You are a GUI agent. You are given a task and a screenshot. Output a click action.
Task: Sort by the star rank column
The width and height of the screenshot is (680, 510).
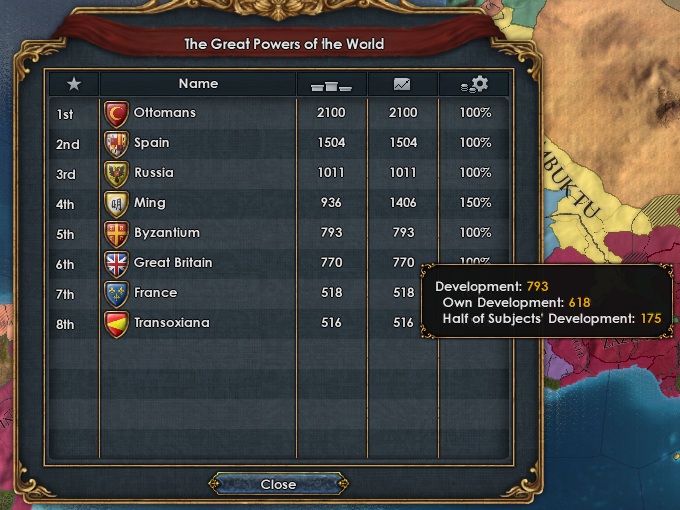[x=73, y=84]
